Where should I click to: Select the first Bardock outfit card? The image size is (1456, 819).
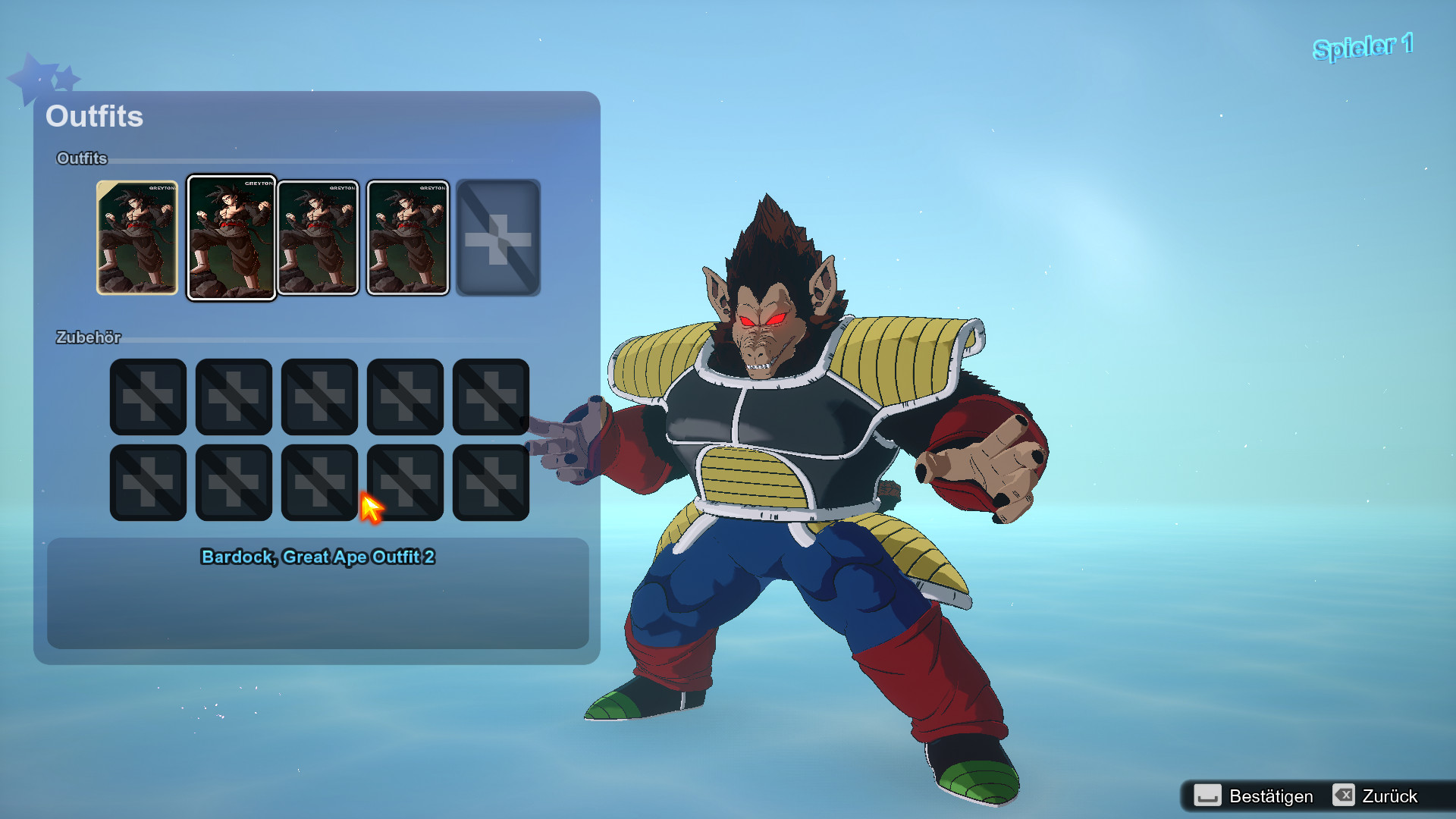137,237
